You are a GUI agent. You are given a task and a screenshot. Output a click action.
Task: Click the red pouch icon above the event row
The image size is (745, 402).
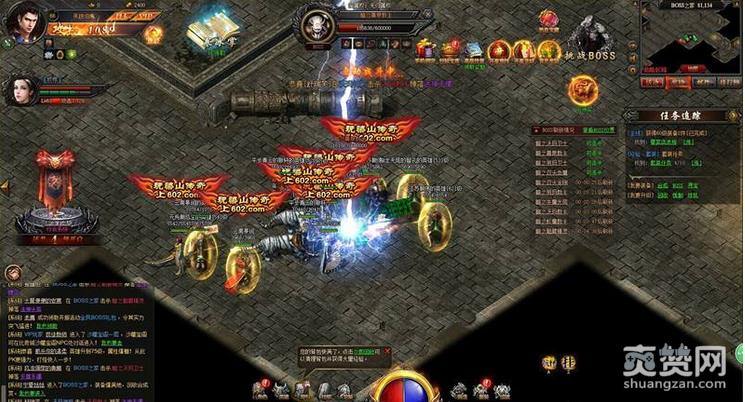(547, 19)
